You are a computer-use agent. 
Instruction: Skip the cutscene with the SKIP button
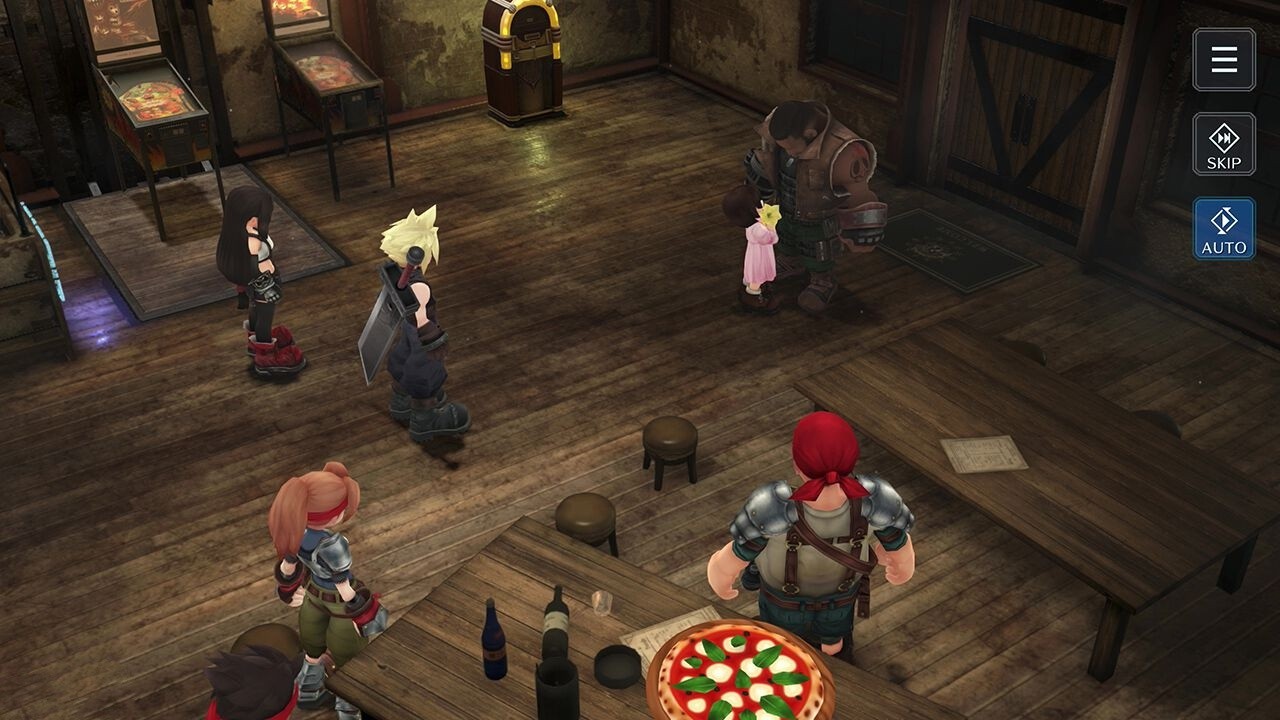click(x=1224, y=144)
